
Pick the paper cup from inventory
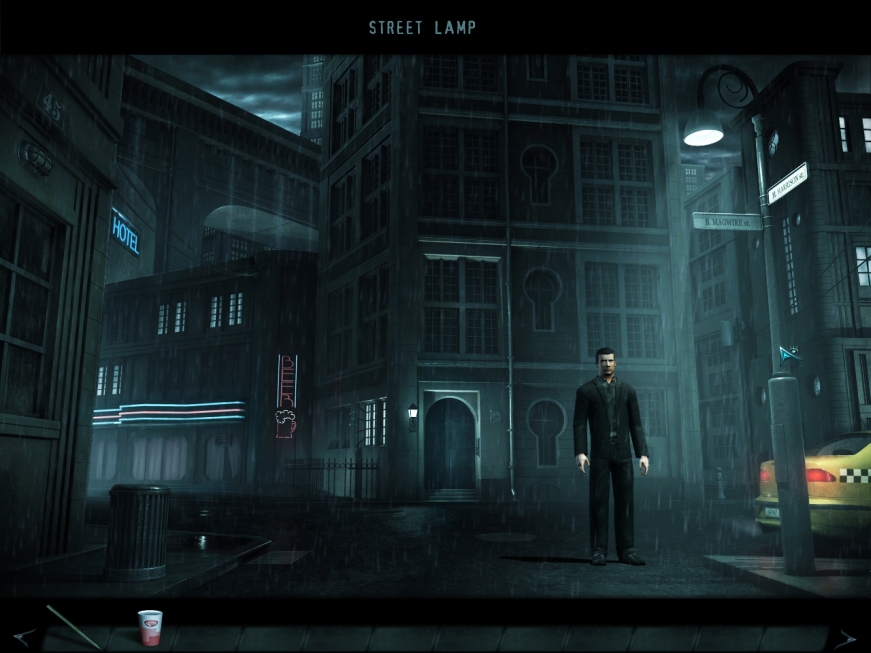click(x=150, y=627)
